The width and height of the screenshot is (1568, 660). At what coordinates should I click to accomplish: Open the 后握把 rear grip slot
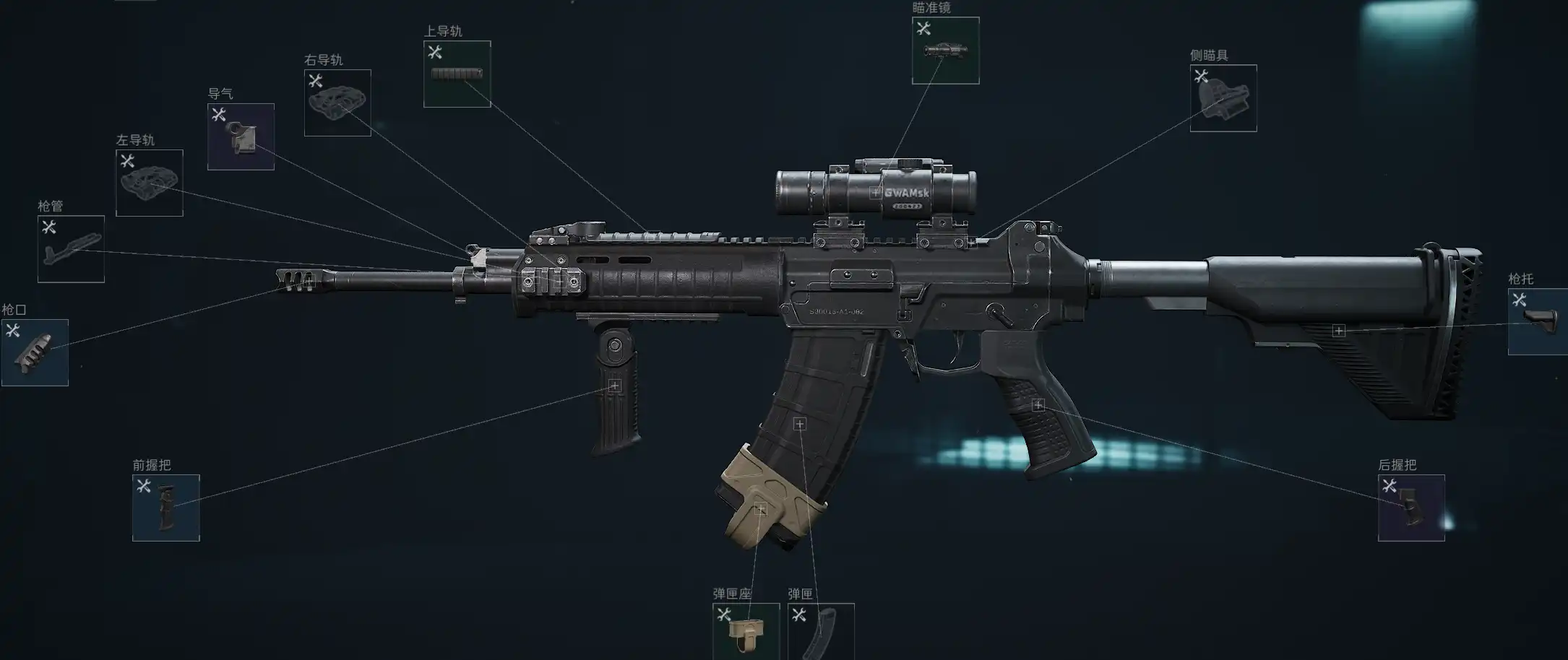(1410, 508)
